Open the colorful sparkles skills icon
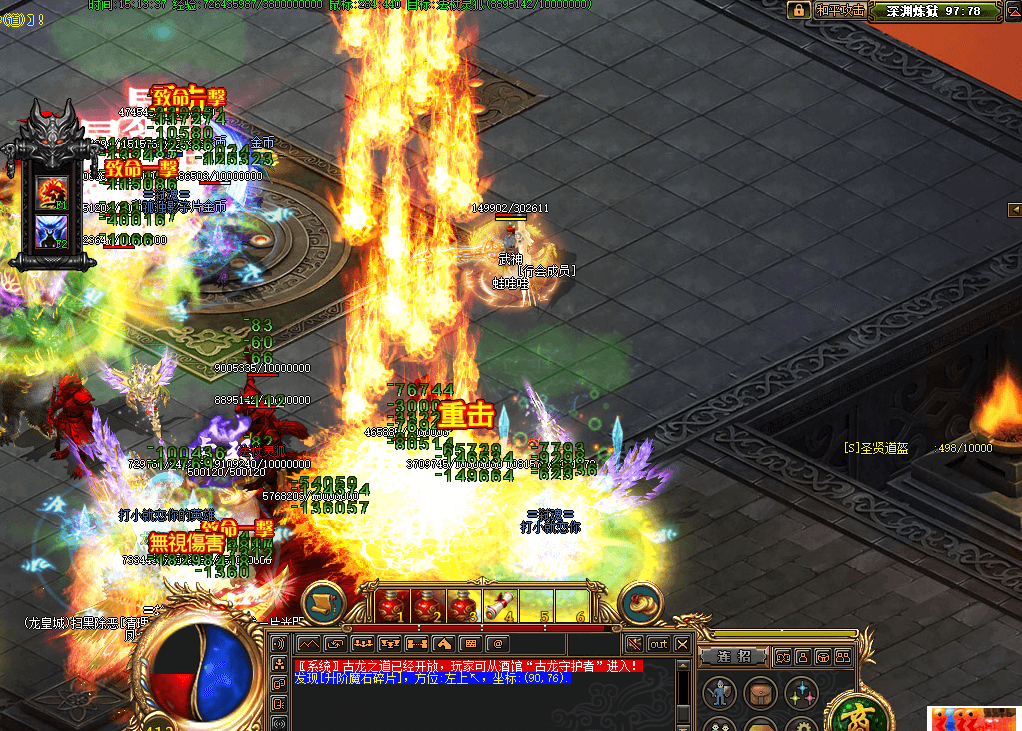The height and width of the screenshot is (731, 1022). [x=800, y=693]
